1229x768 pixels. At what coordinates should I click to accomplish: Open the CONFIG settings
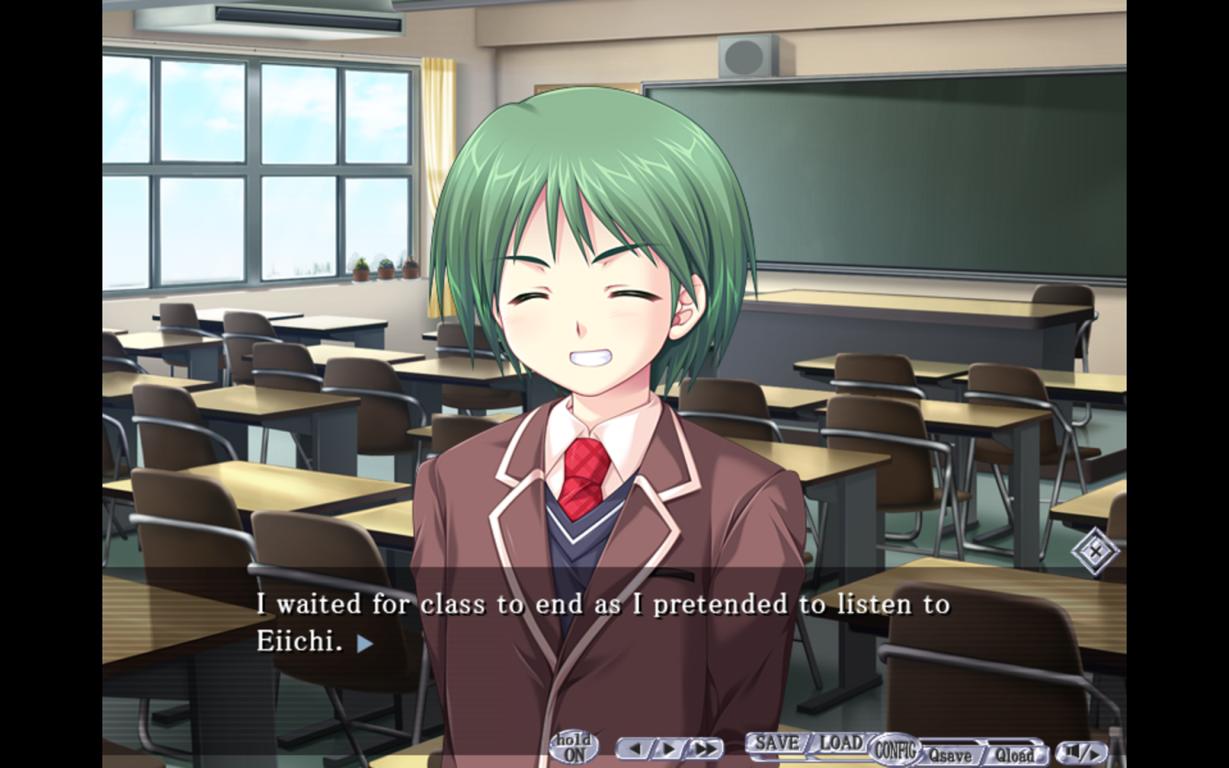895,748
